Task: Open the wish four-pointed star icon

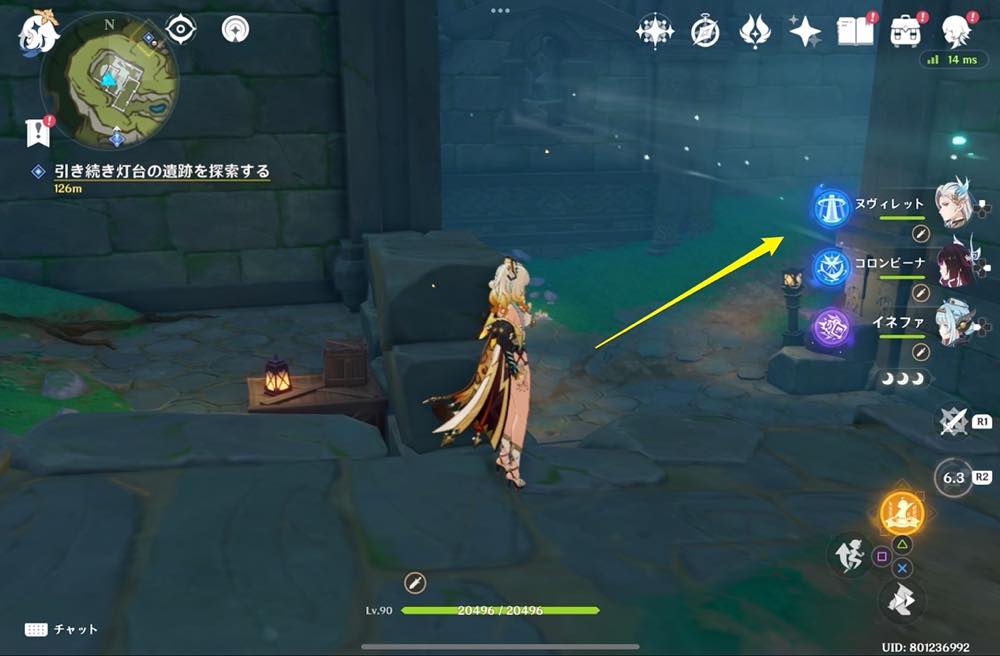Action: point(805,32)
